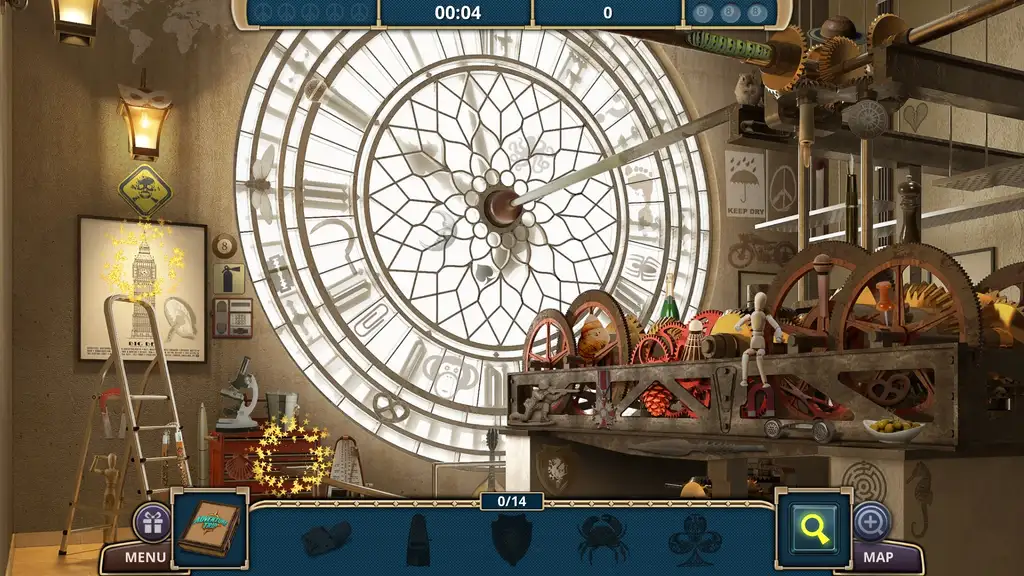Select the leftmost shoe-shaped silhouette item

pos(327,538)
